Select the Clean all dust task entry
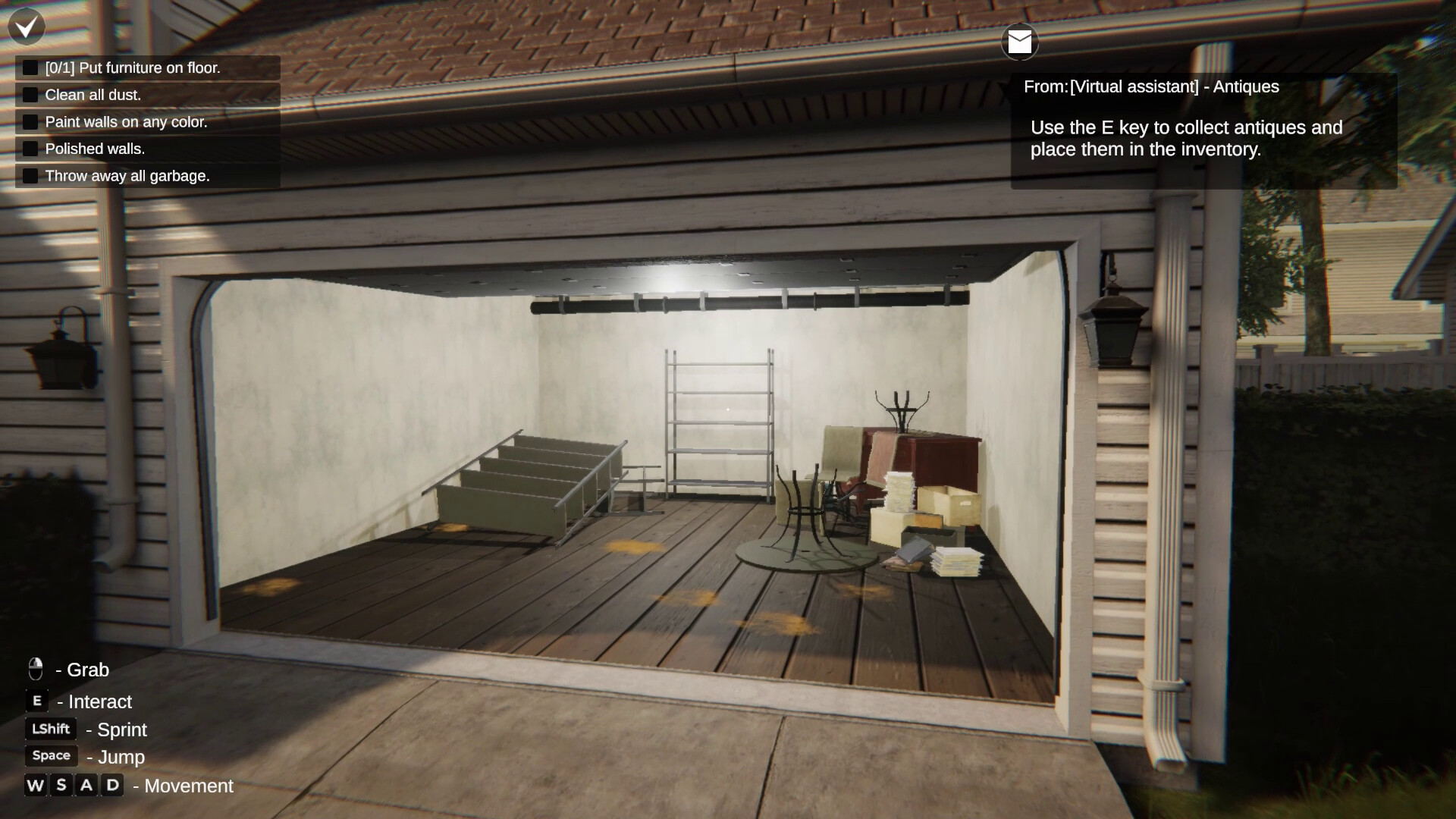 93,95
